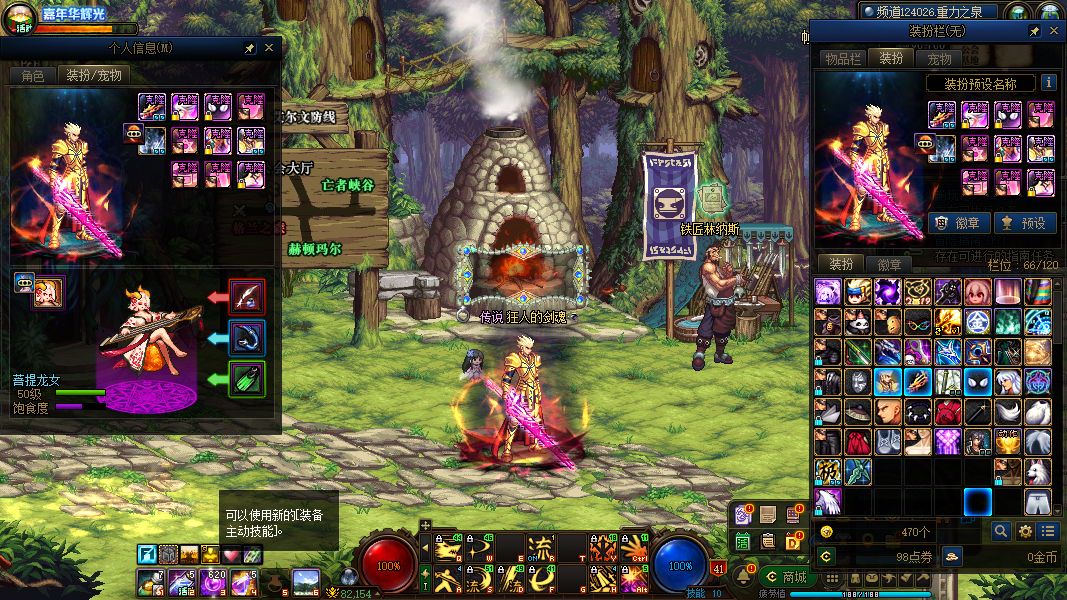Open inventory gear settings button
This screenshot has width=1067, height=600.
(1024, 532)
